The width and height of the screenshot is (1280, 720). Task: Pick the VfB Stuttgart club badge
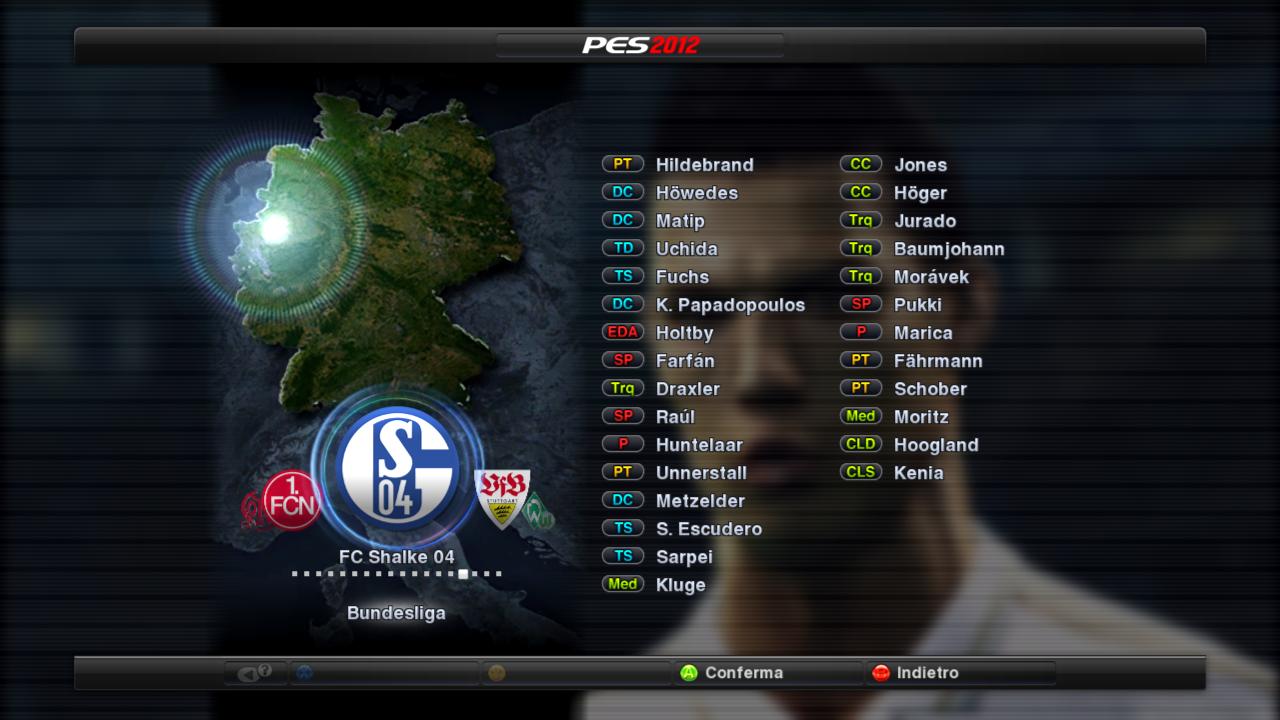[x=501, y=498]
